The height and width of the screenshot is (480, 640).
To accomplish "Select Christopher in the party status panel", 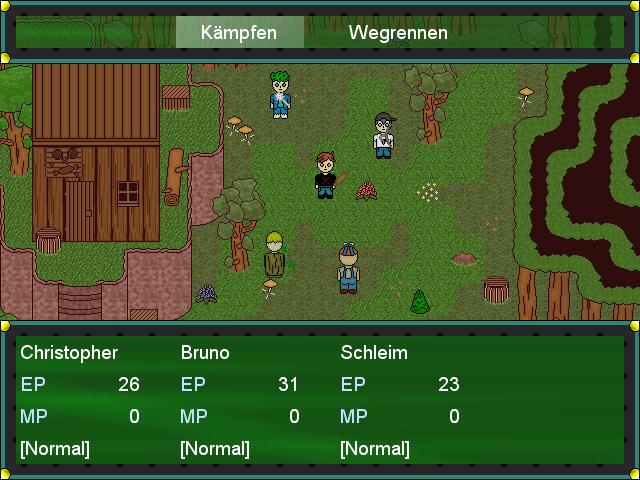I will click(69, 353).
